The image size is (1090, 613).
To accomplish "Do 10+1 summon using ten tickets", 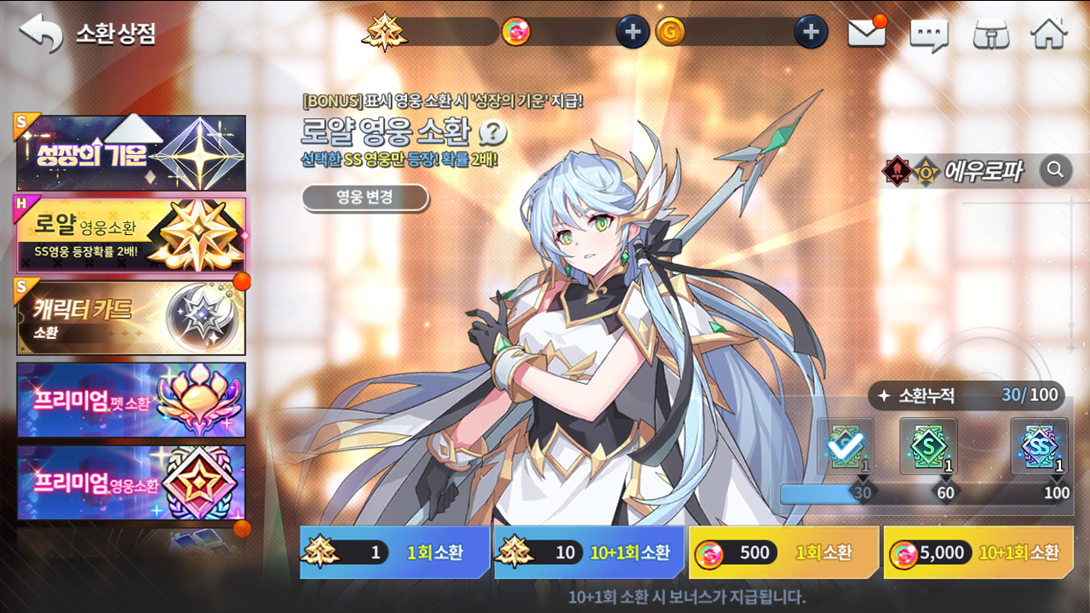I will [589, 552].
